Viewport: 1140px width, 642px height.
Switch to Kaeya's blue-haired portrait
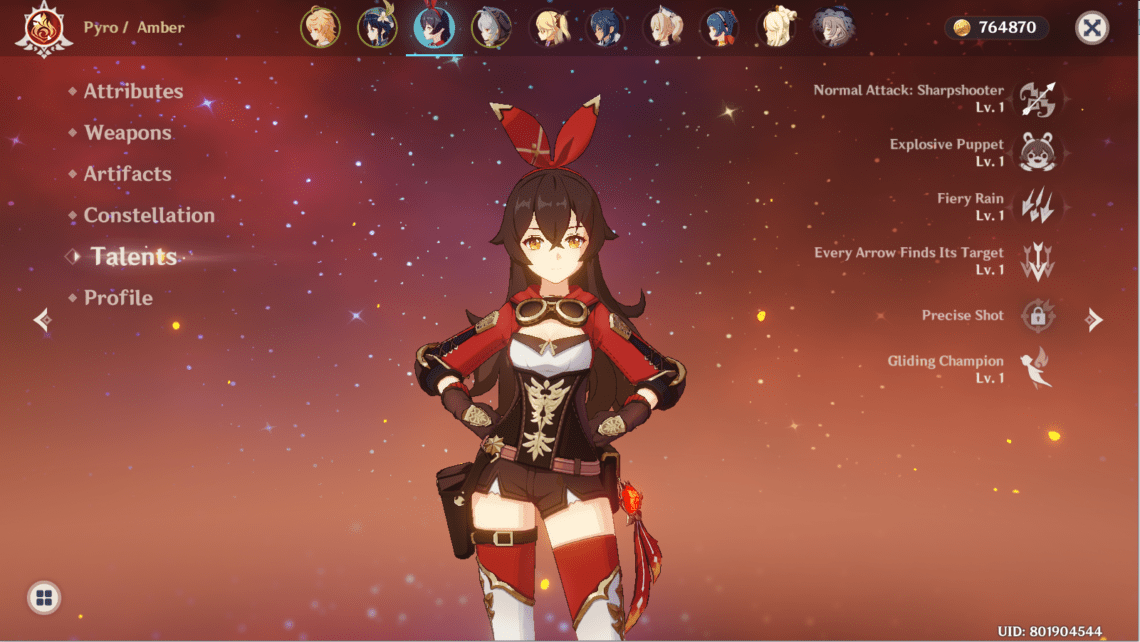point(605,28)
